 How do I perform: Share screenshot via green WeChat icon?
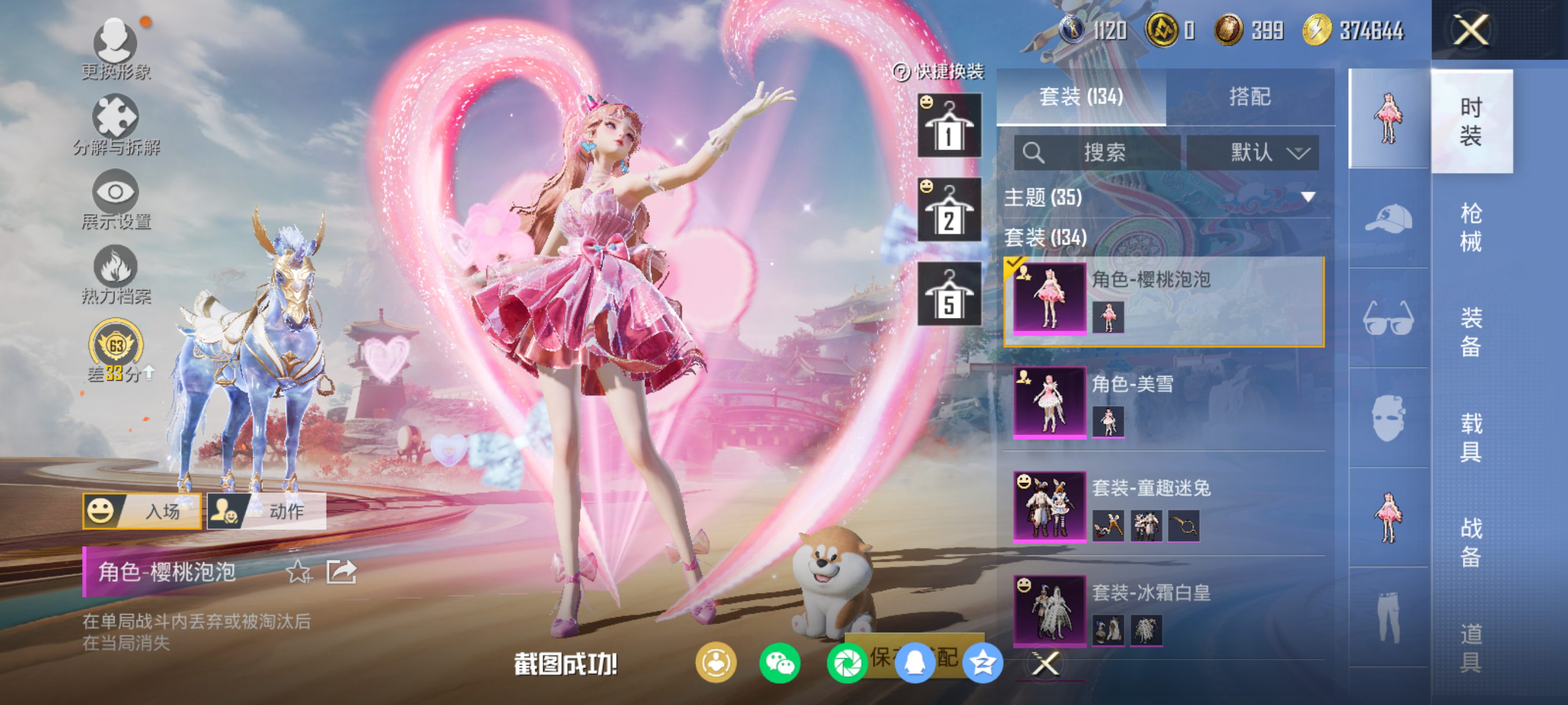coord(779,663)
